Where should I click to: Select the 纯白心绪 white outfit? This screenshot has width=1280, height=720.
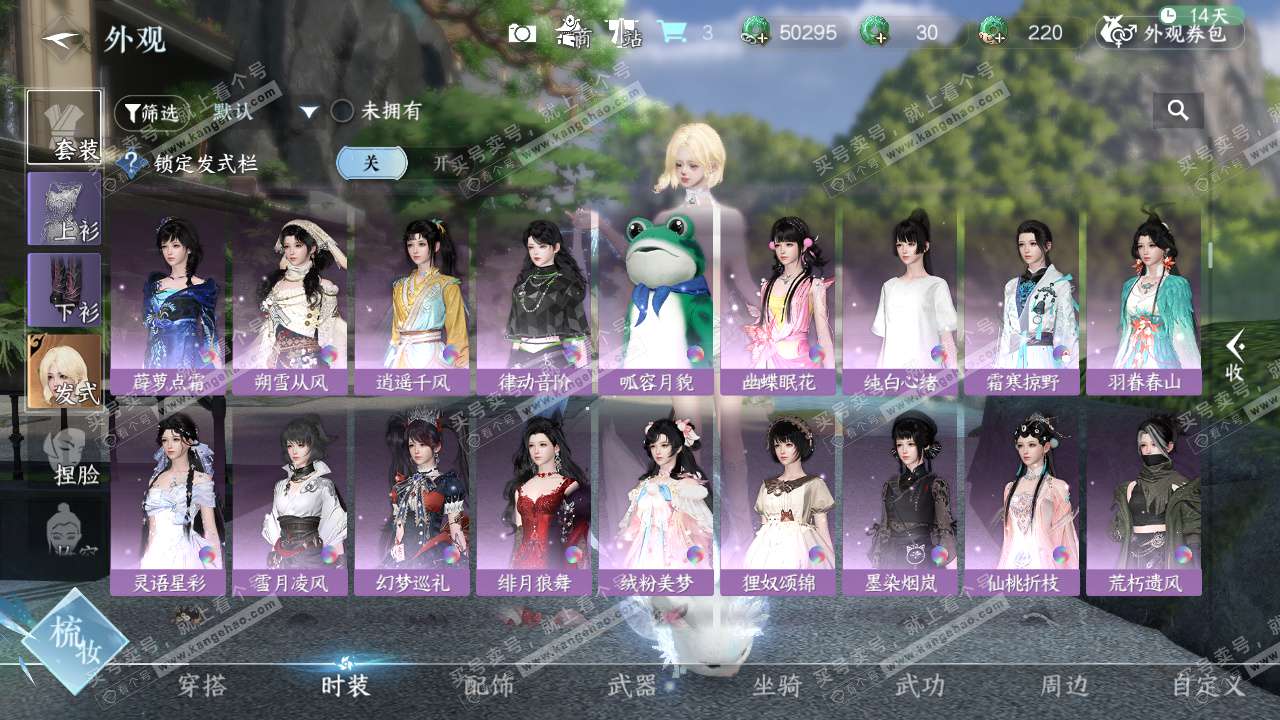pos(900,300)
